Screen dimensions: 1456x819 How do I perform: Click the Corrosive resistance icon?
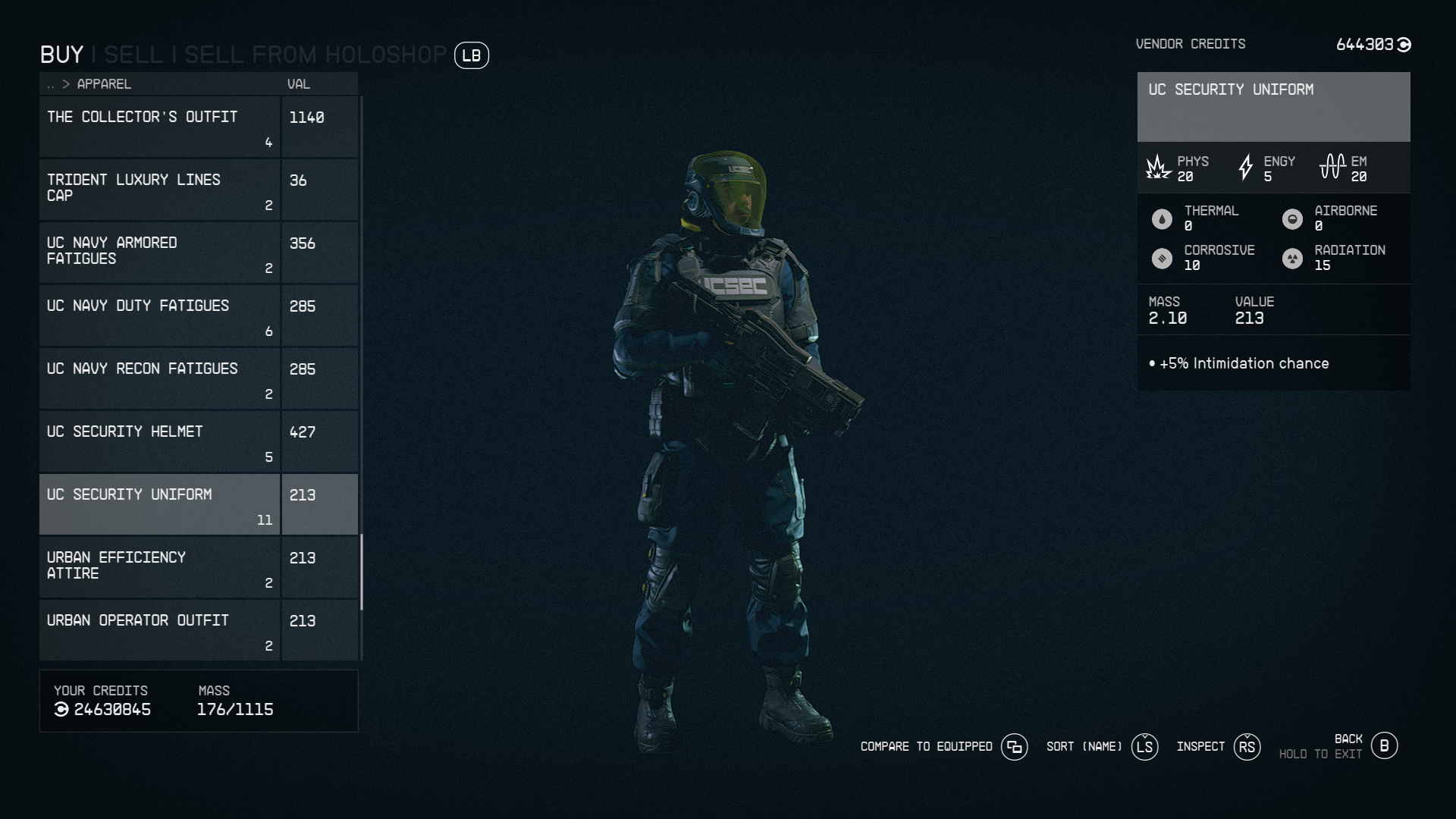coord(1163,257)
